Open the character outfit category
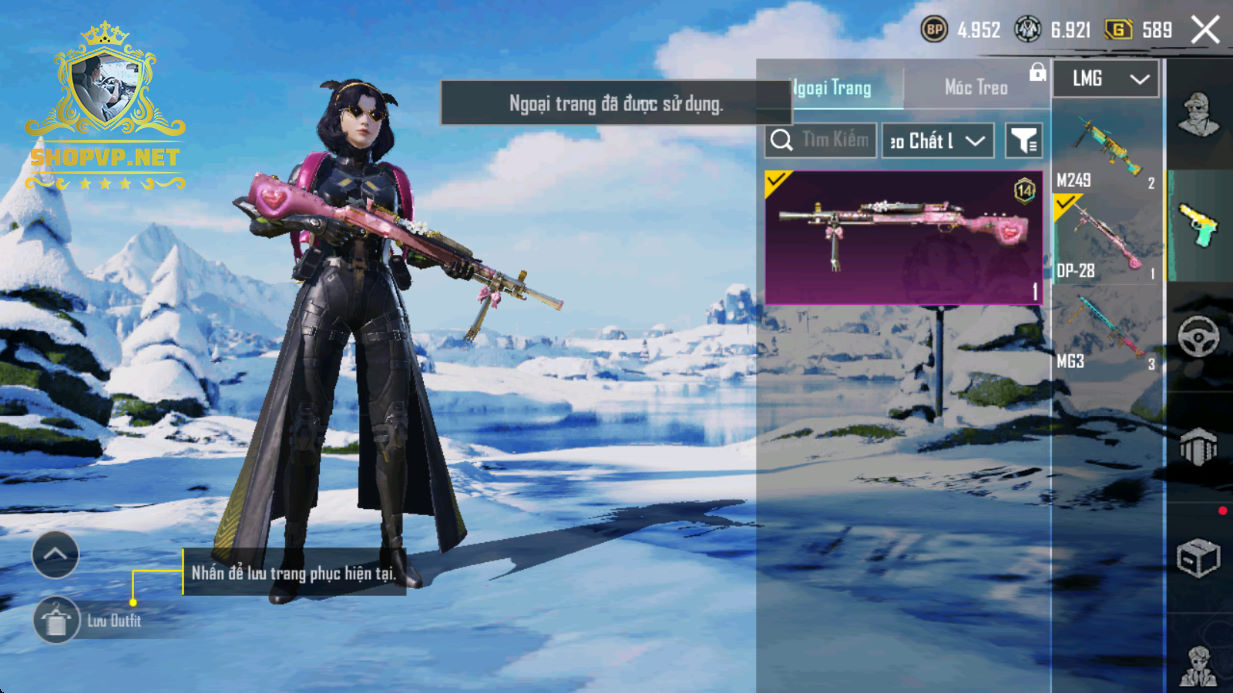 pyautogui.click(x=1198, y=115)
